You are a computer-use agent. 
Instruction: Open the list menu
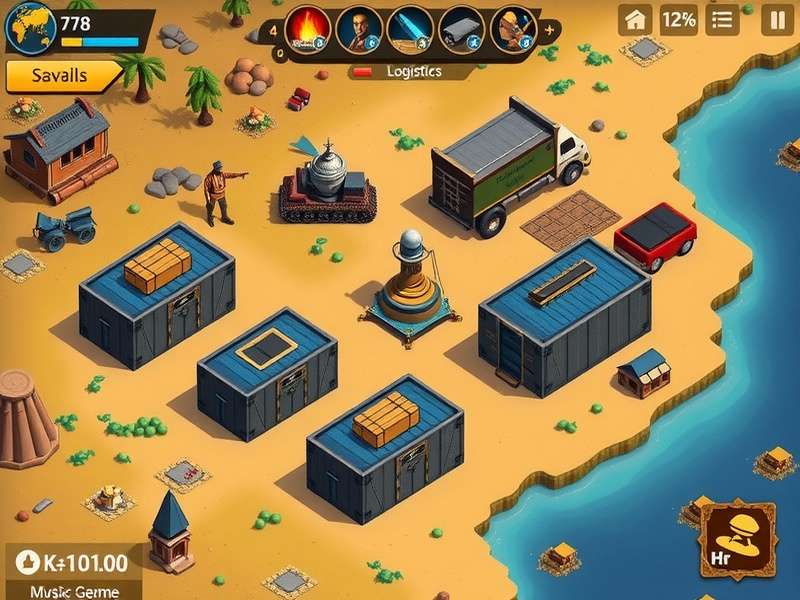pyautogui.click(x=722, y=19)
